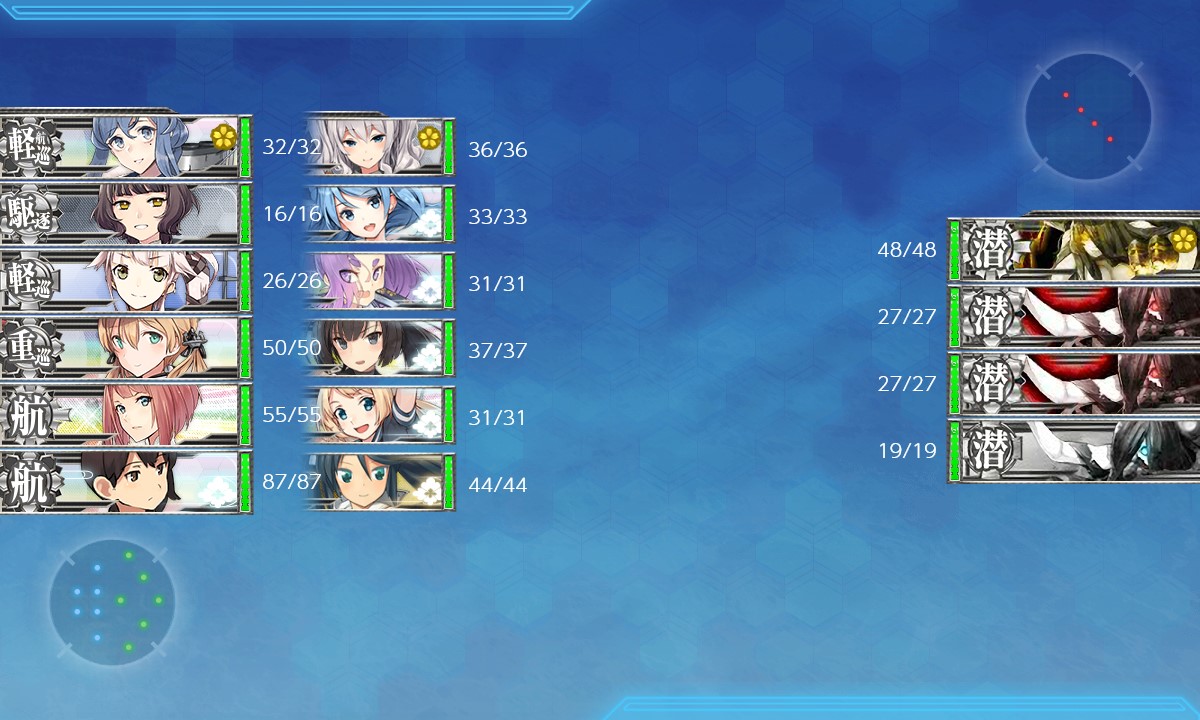This screenshot has height=720, width=1200.
Task: Pick the pink-haired 航 carrier banner
Action: [x=125, y=415]
